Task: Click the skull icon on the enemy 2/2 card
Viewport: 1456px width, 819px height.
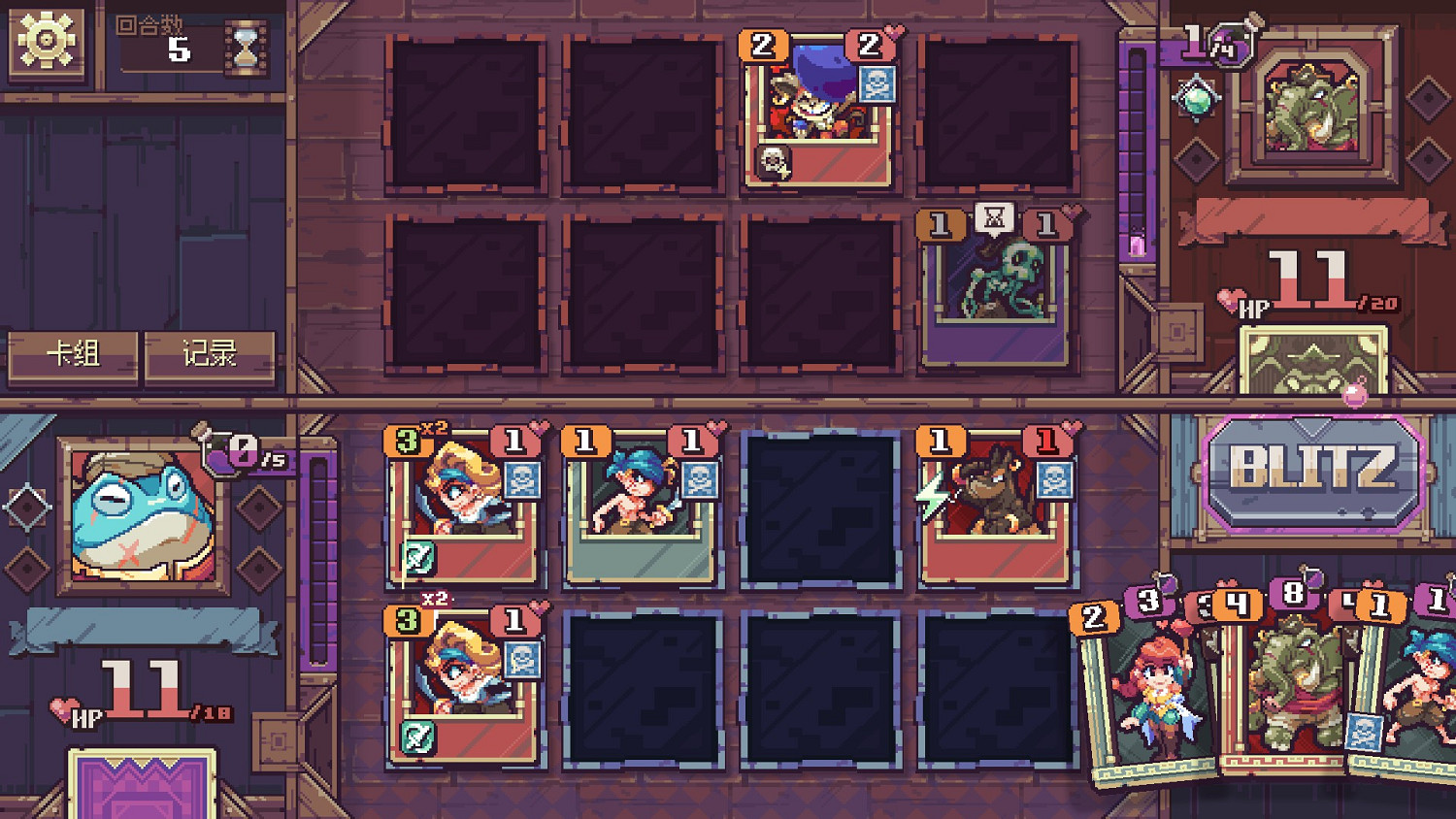Action: [x=879, y=82]
